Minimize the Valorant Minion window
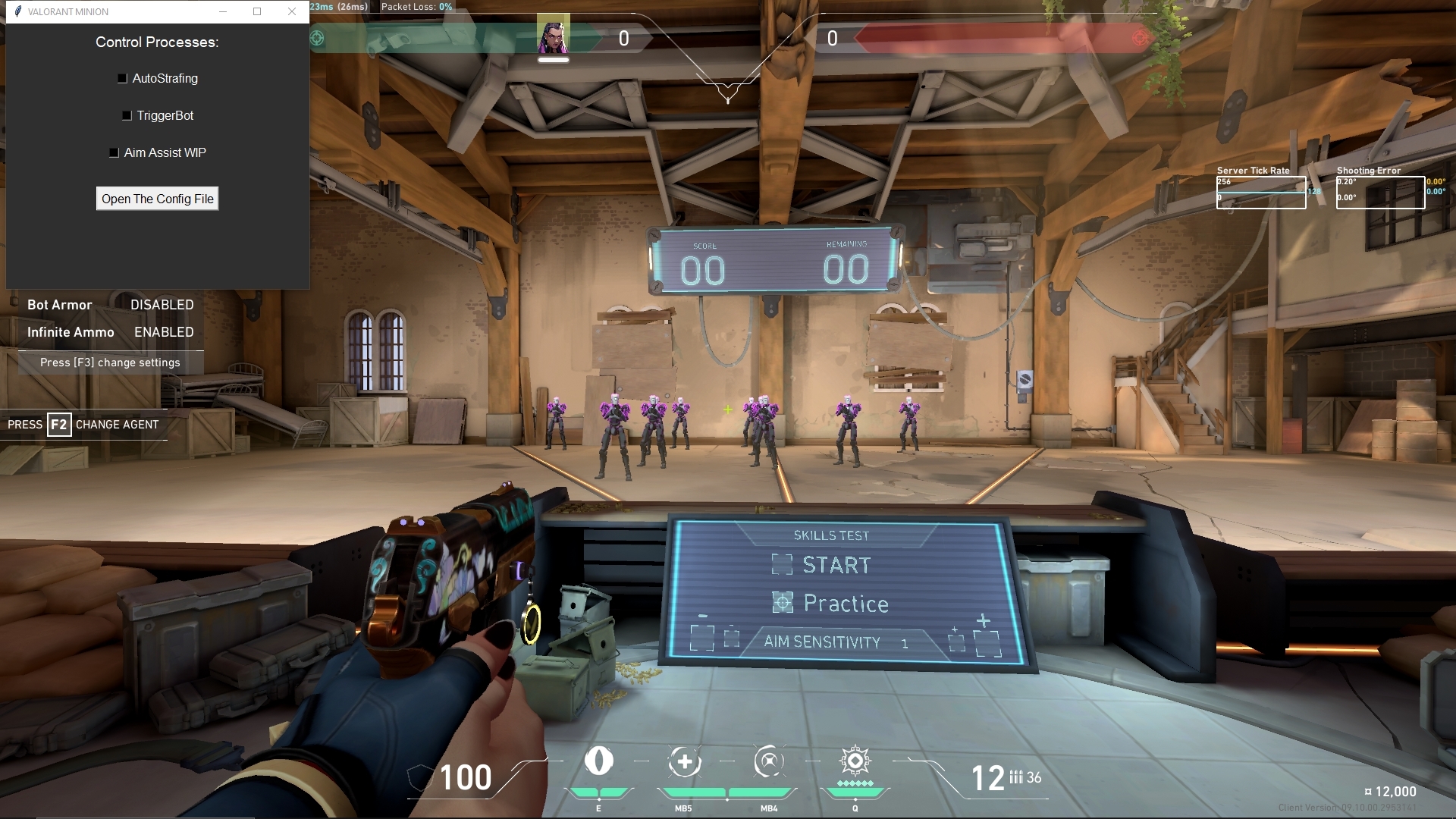 (223, 11)
